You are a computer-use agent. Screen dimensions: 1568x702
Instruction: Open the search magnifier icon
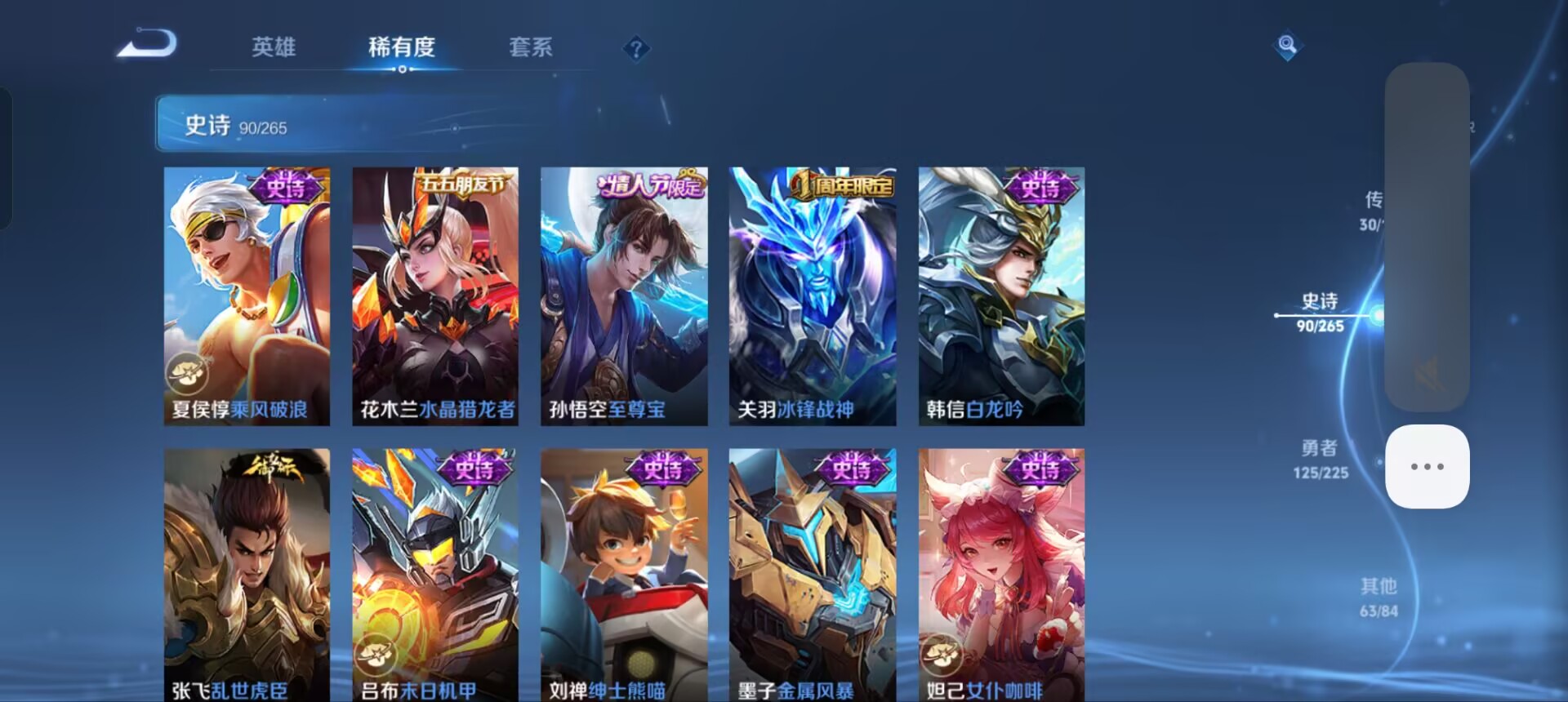click(x=1287, y=45)
